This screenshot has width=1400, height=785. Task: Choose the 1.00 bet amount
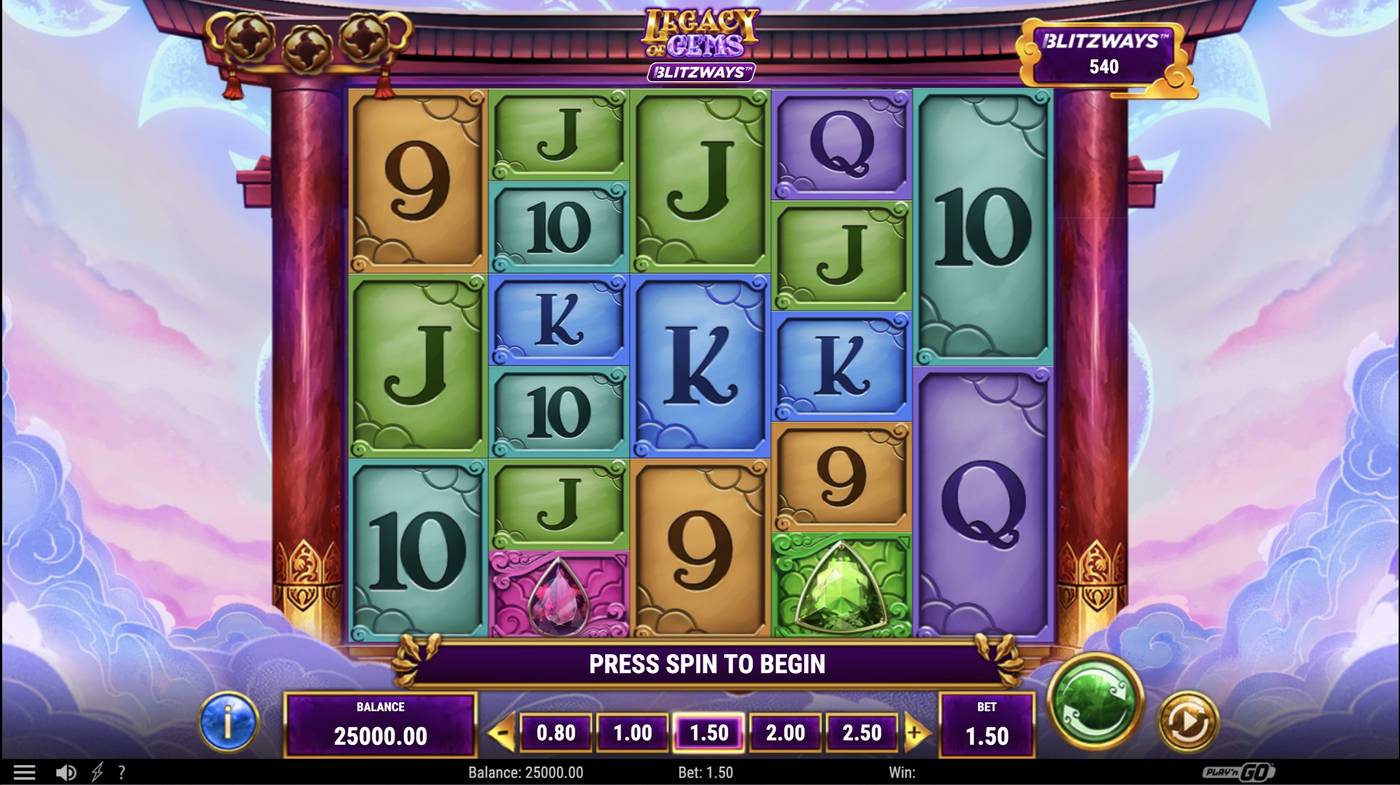tap(632, 732)
